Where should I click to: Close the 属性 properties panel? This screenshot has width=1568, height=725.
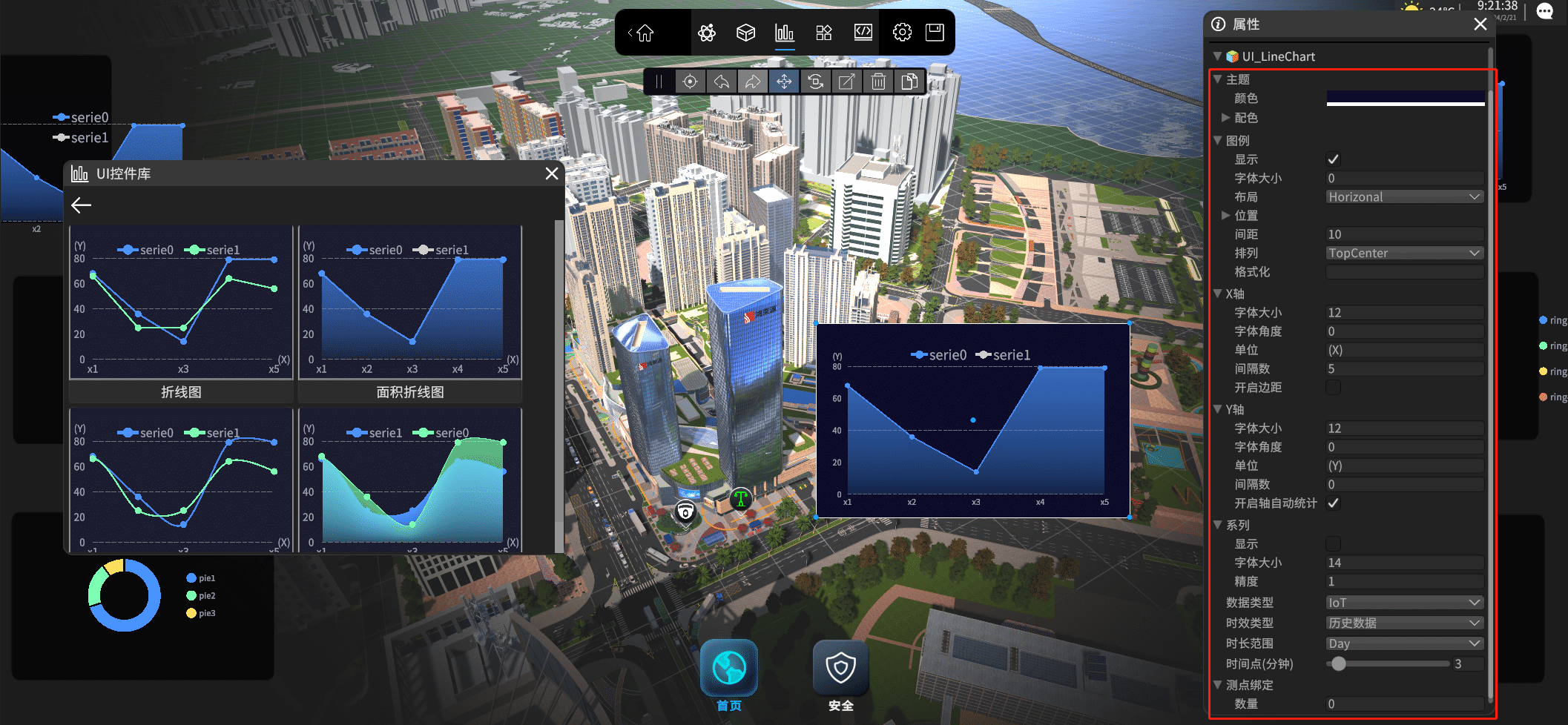tap(1480, 24)
